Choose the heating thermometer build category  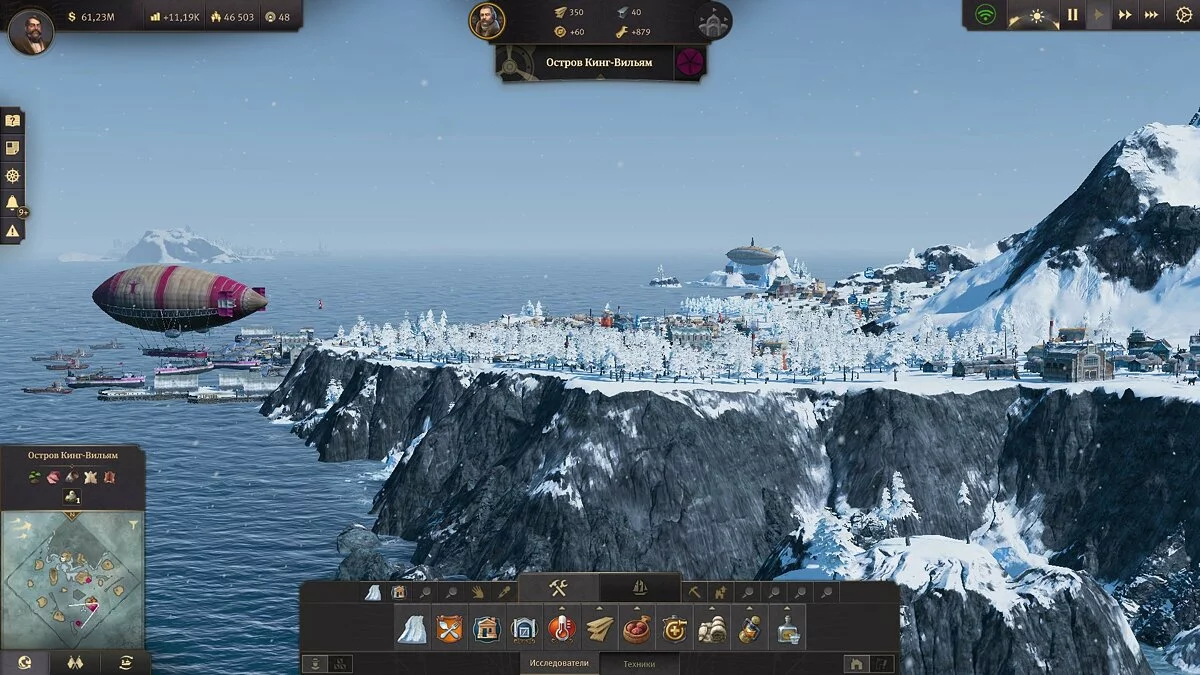click(x=562, y=630)
